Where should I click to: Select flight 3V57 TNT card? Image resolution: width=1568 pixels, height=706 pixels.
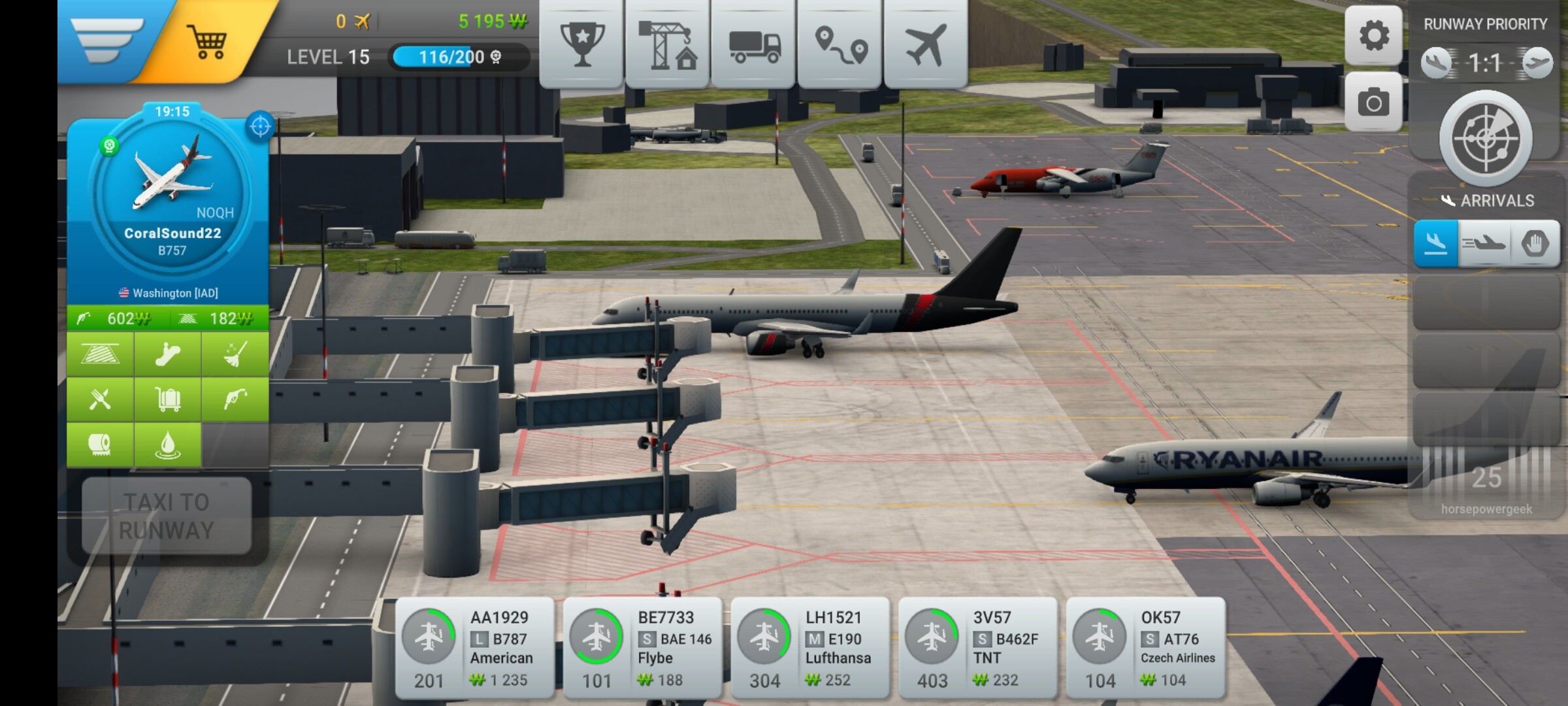tap(978, 648)
